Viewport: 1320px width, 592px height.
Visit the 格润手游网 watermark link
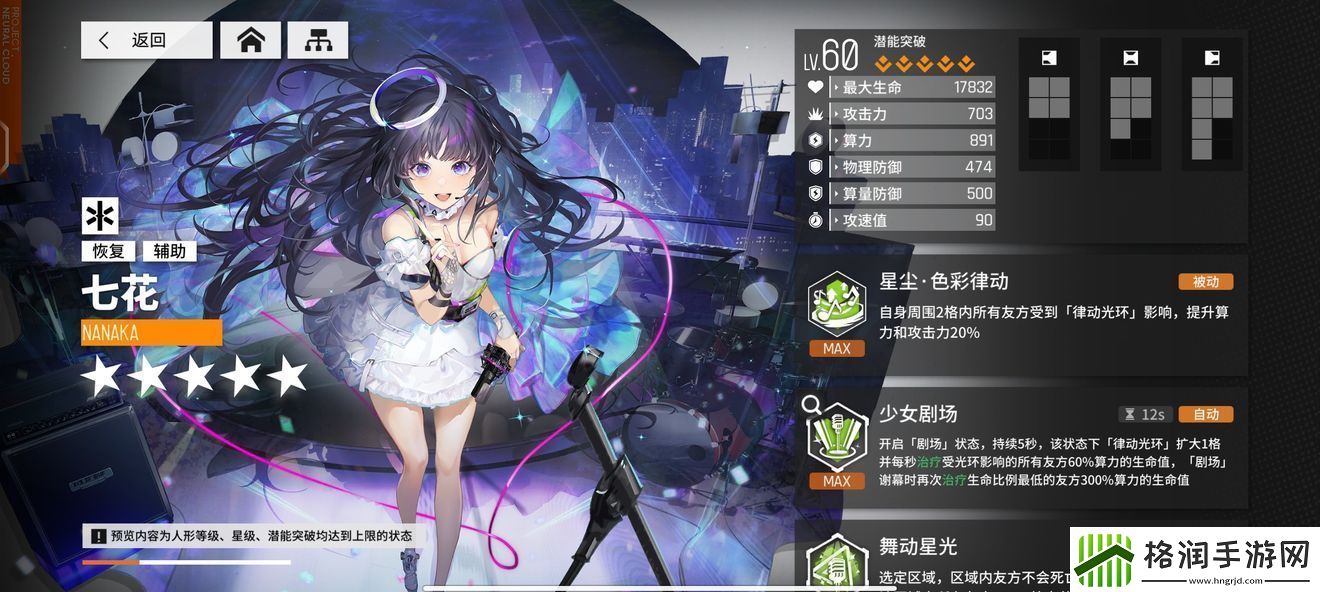(x=1192, y=554)
